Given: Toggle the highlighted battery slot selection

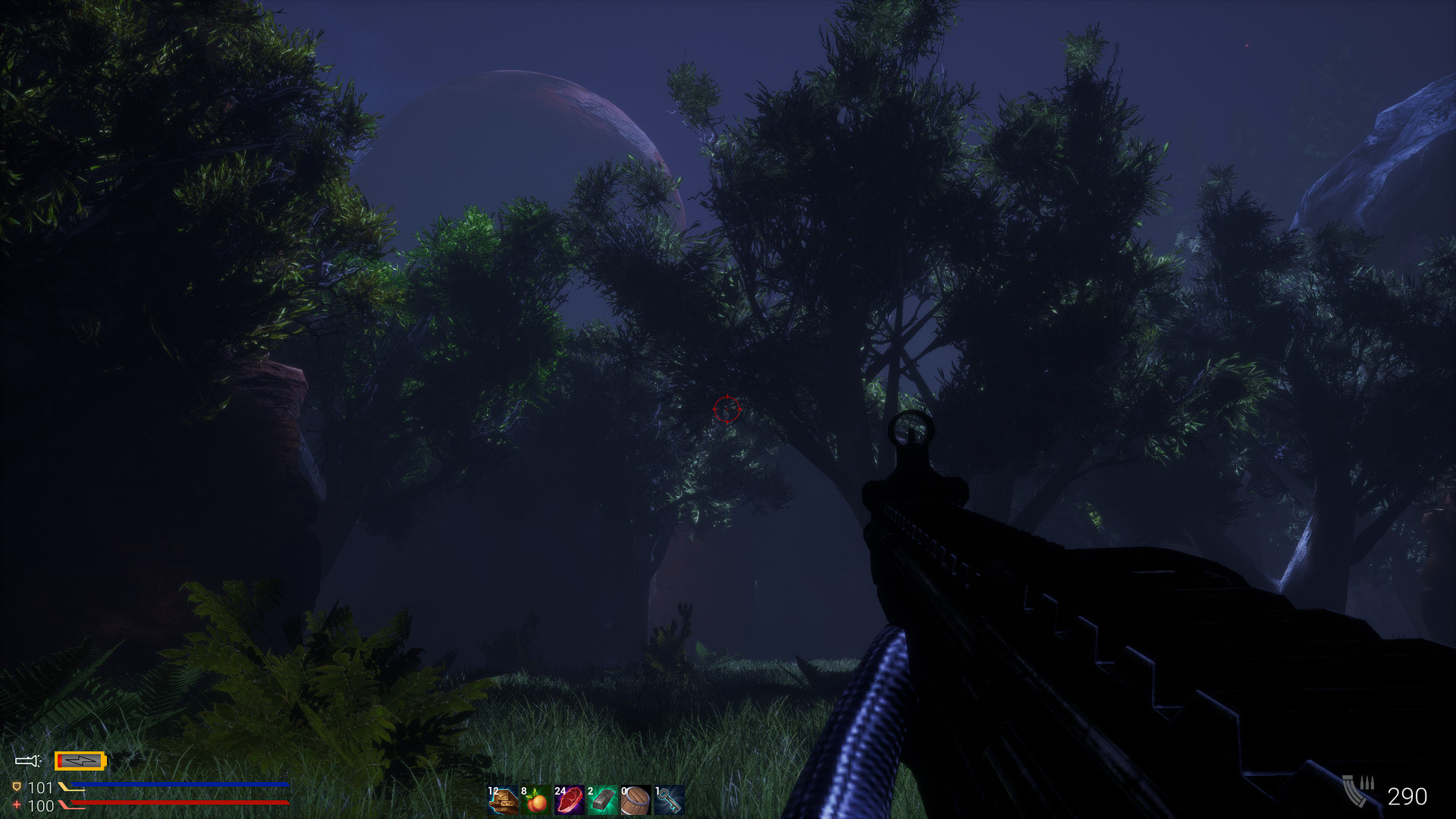Looking at the screenshot, I should pos(80,761).
